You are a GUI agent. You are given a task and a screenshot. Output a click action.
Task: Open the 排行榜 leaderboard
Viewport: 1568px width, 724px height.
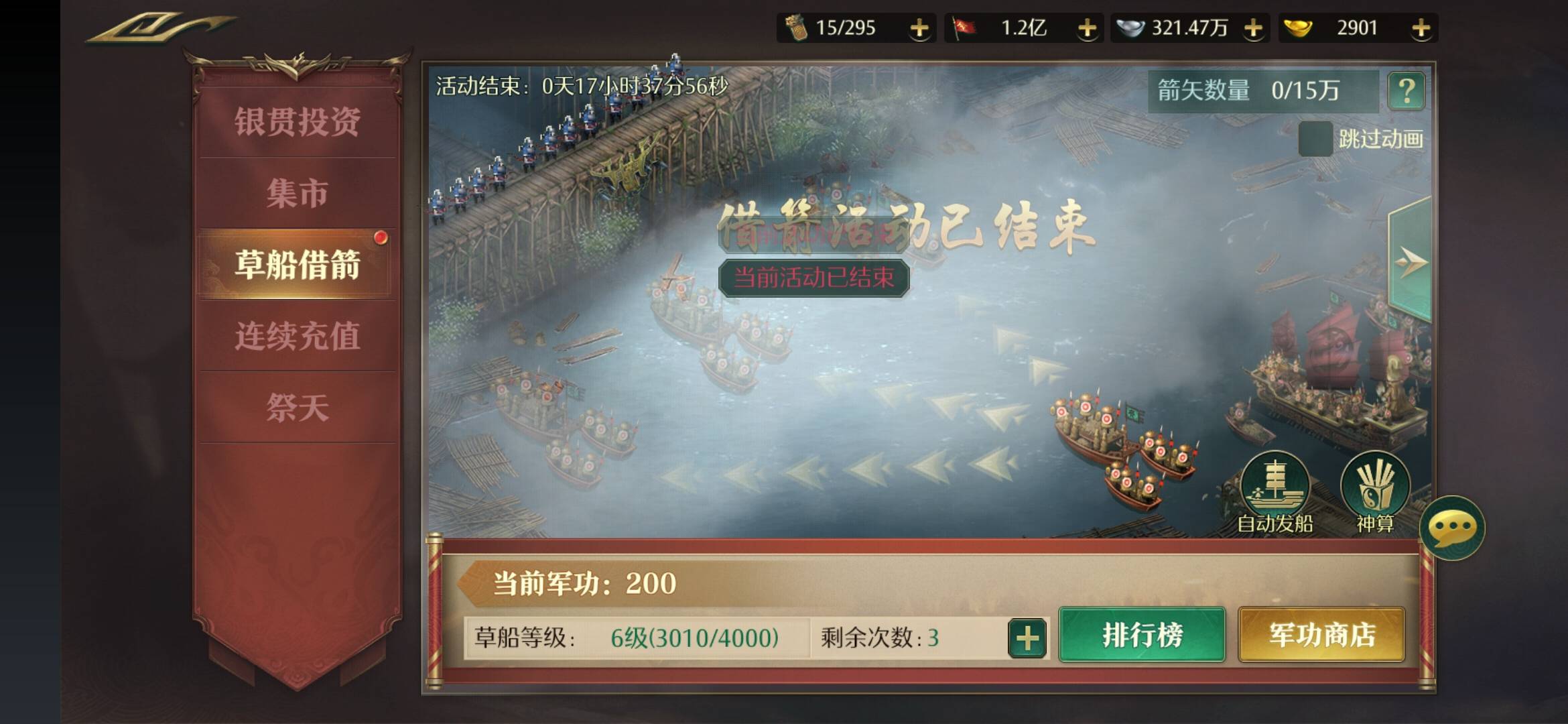(1142, 635)
